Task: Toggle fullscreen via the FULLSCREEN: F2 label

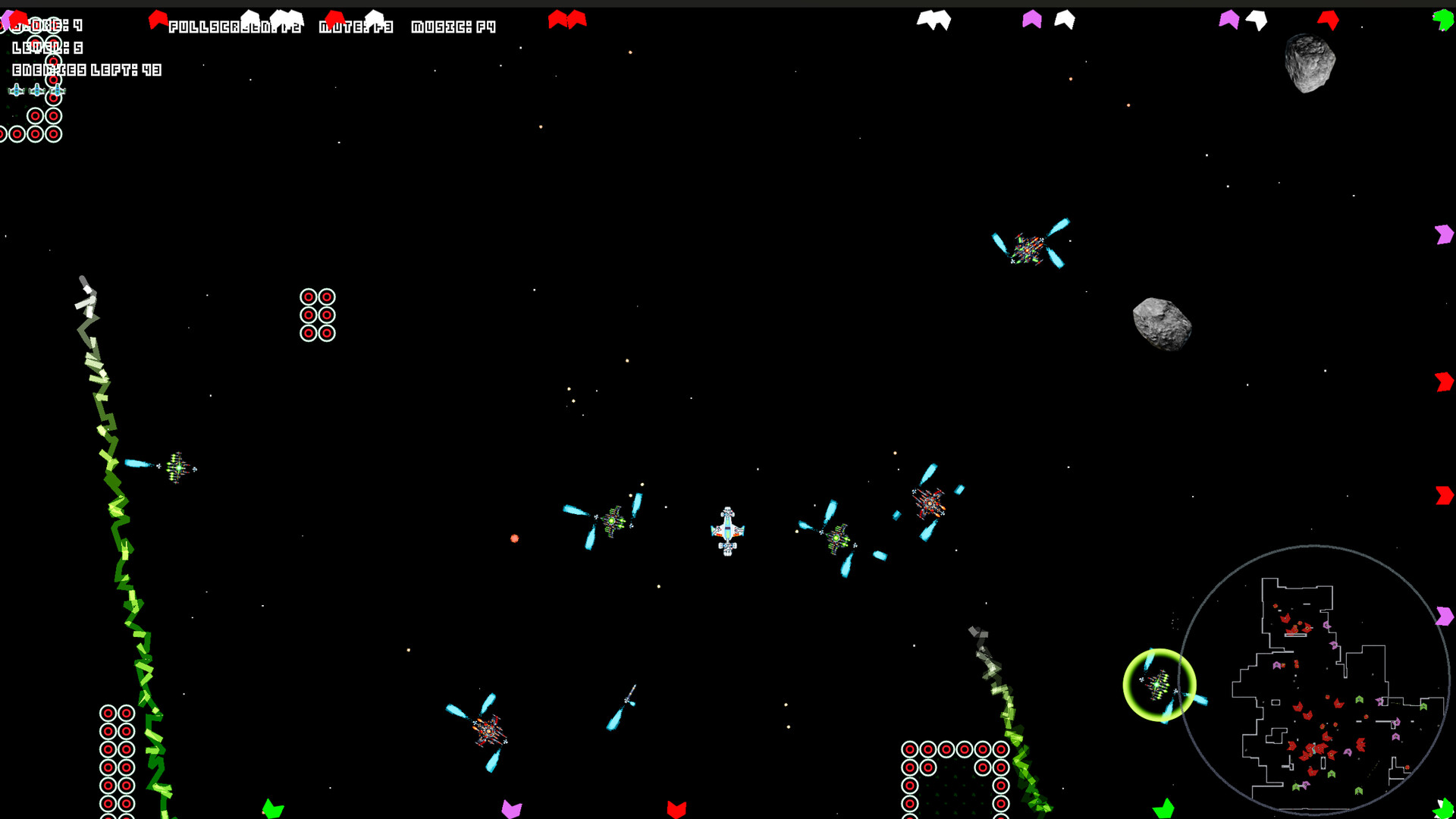Action: [x=235, y=26]
